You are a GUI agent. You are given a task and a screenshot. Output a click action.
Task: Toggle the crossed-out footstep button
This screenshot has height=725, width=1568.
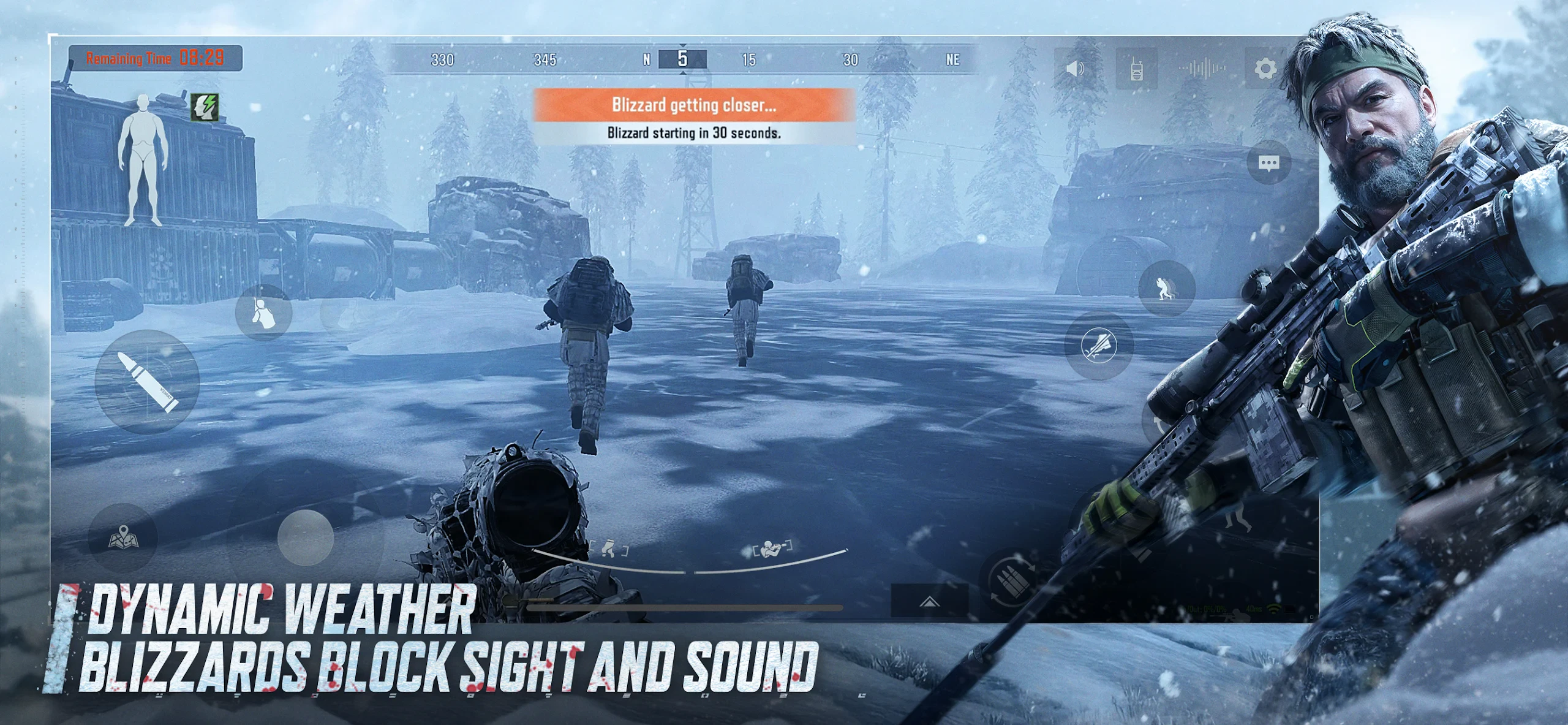pos(1098,346)
